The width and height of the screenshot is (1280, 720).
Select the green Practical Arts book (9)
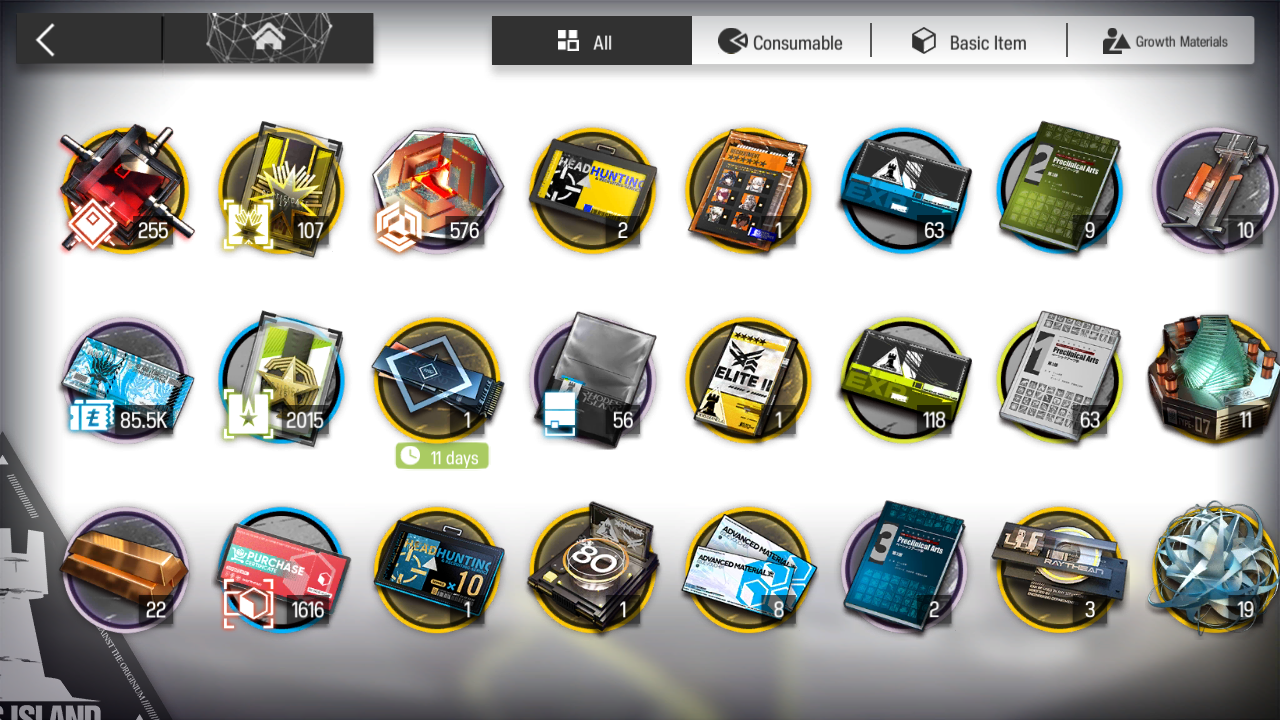pos(1060,190)
